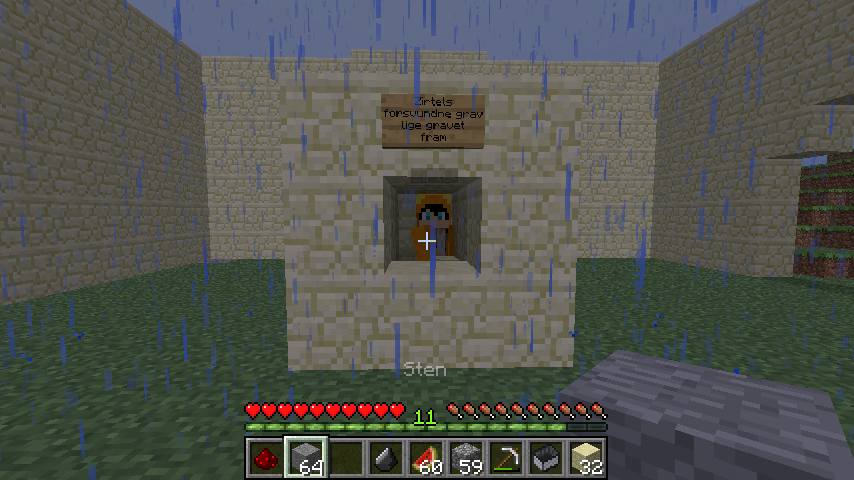Screen dimensions: 854x480
Task: Select the minecart hotbar slot
Action: click(543, 458)
